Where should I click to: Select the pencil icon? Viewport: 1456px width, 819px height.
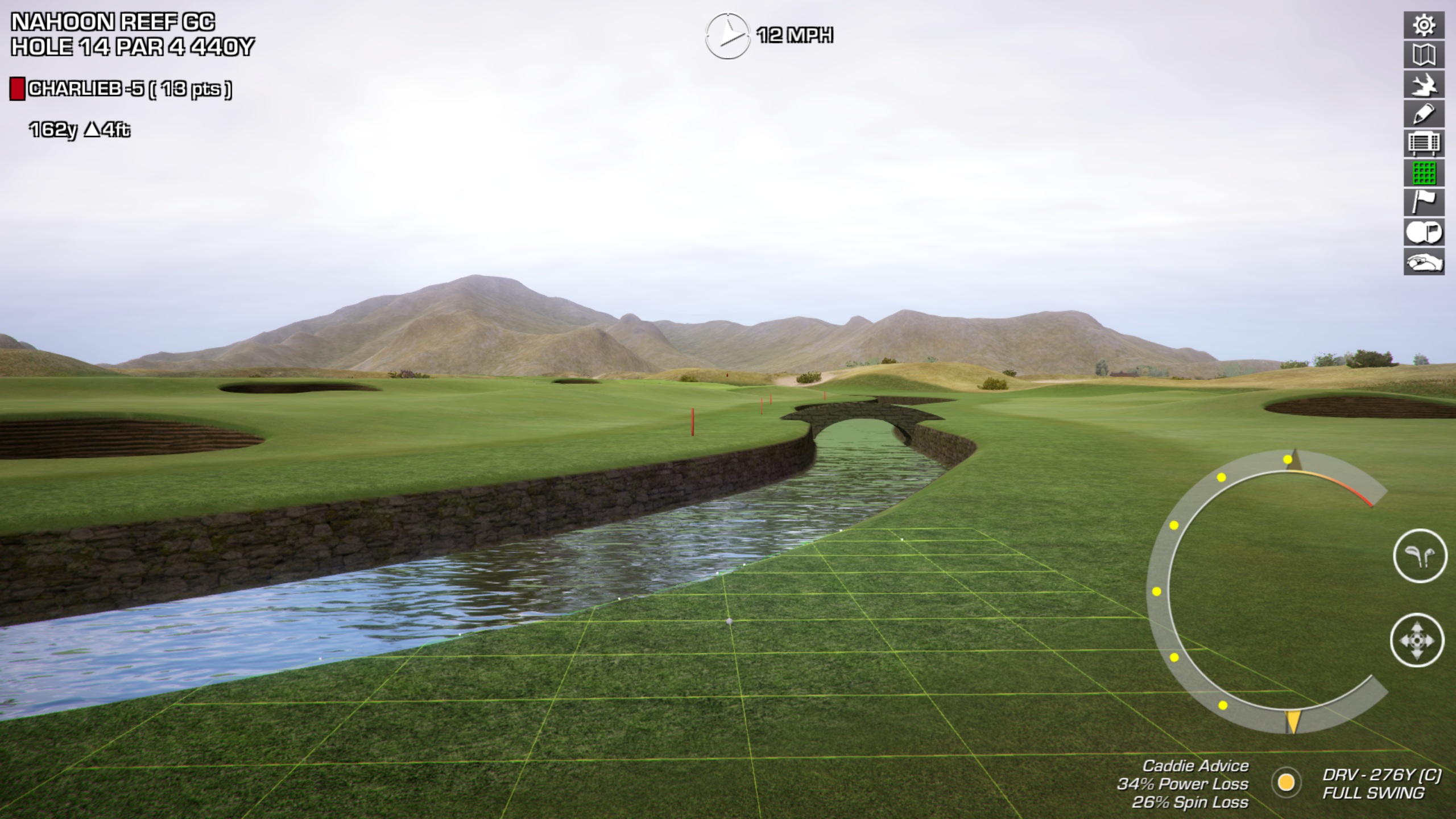(1424, 114)
